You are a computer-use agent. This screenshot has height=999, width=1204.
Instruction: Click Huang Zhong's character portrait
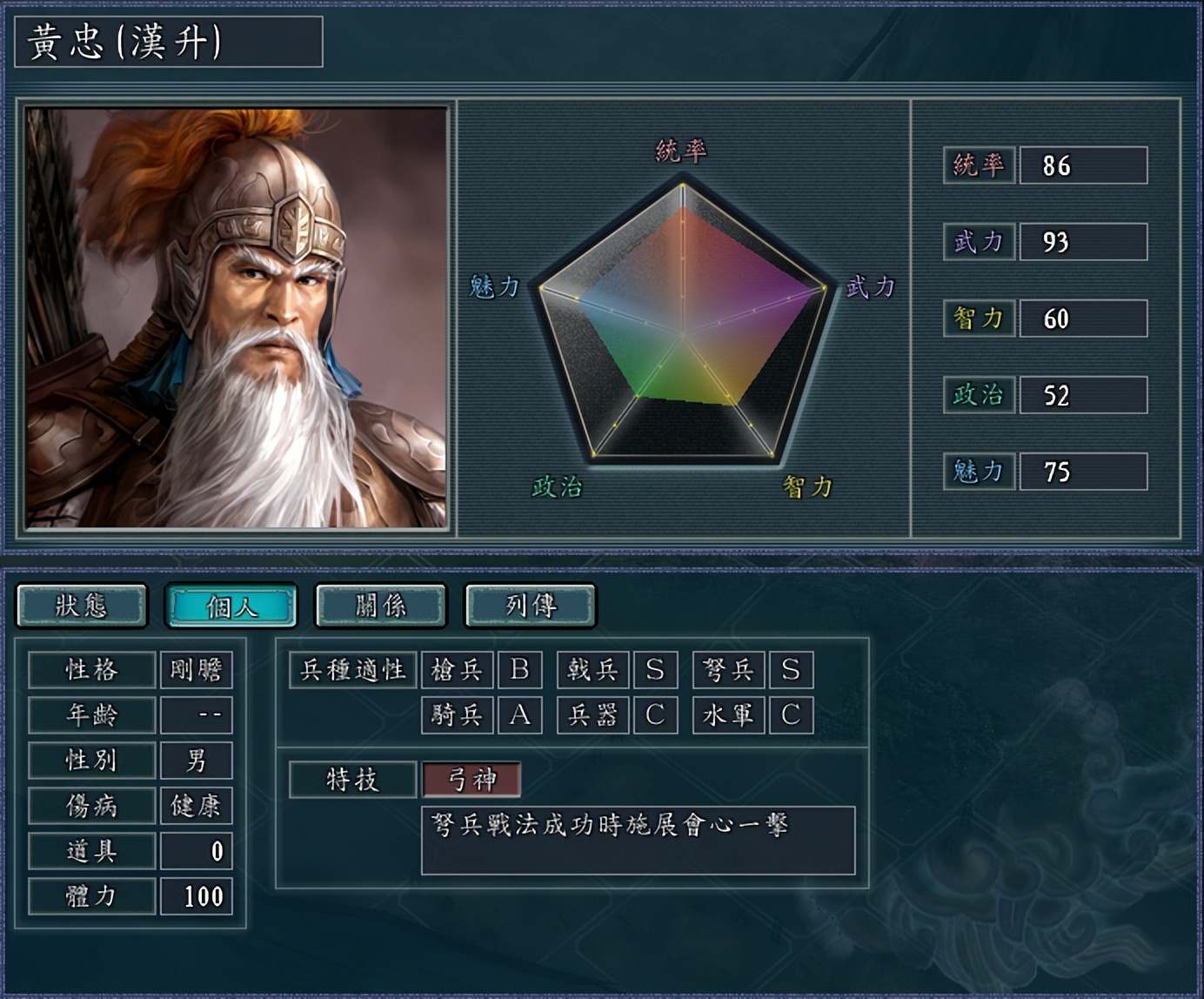[x=235, y=313]
